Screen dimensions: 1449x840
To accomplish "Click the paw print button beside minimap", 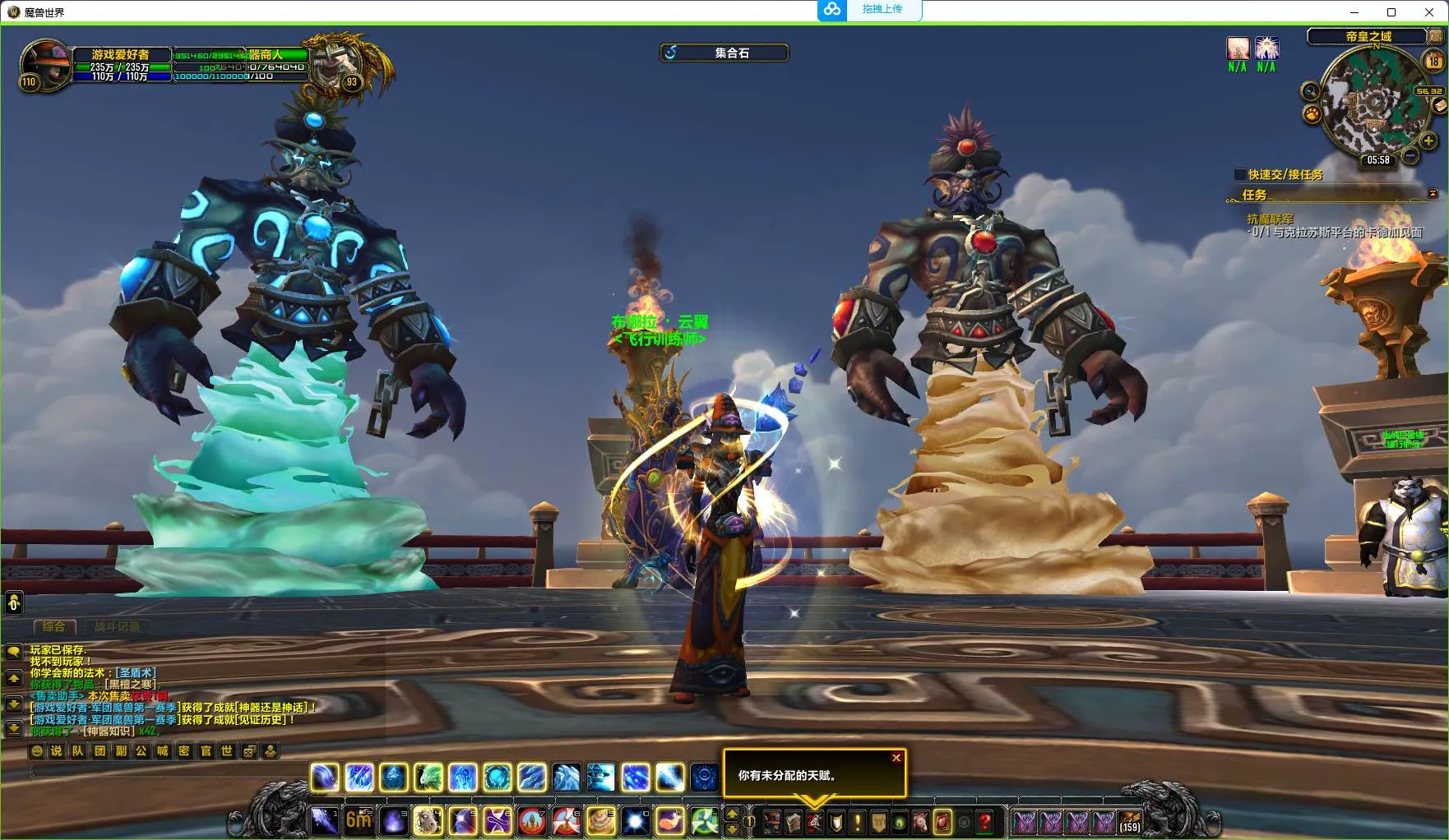I will 1312,114.
